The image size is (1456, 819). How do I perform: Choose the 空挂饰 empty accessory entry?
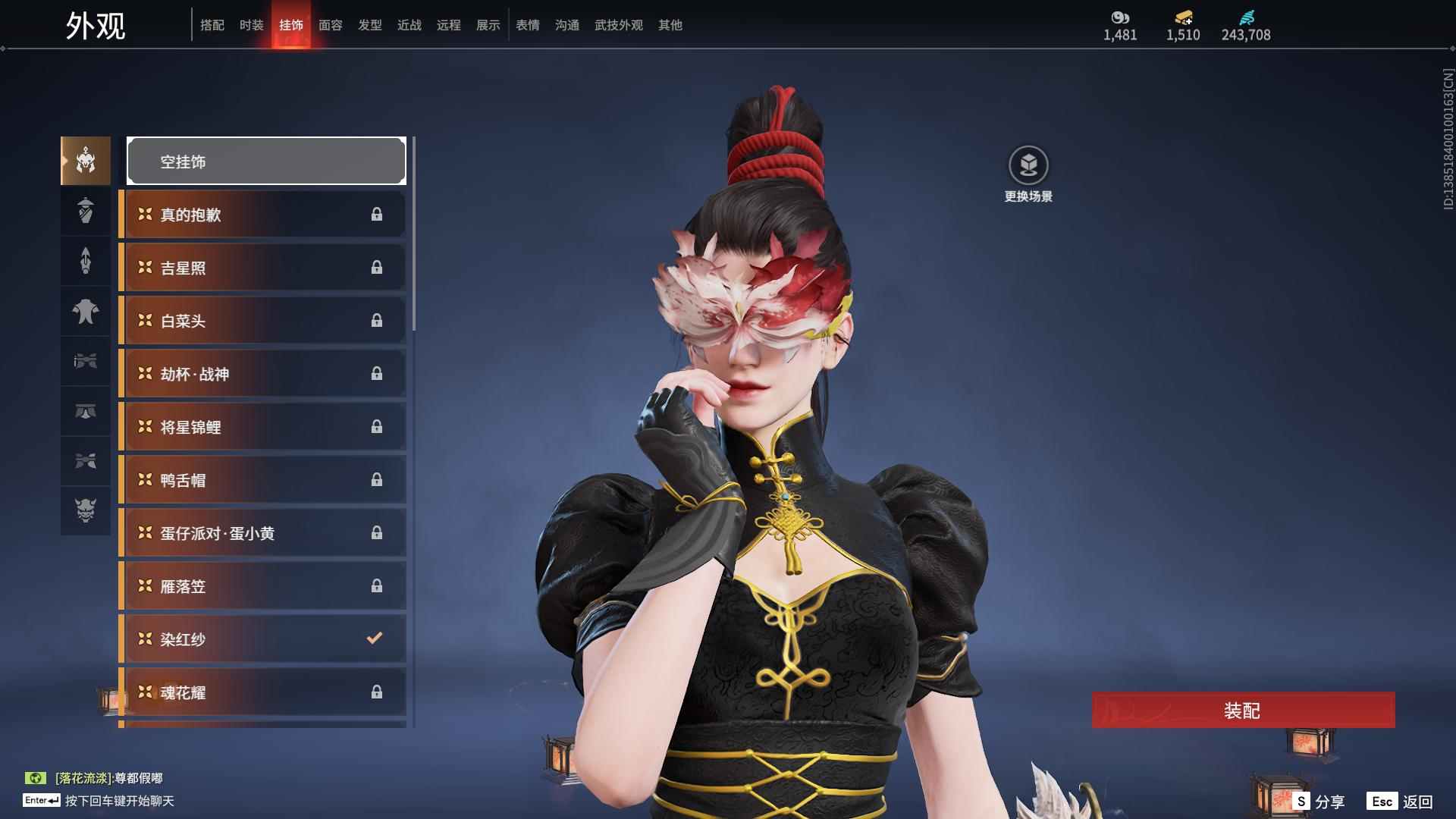click(266, 161)
